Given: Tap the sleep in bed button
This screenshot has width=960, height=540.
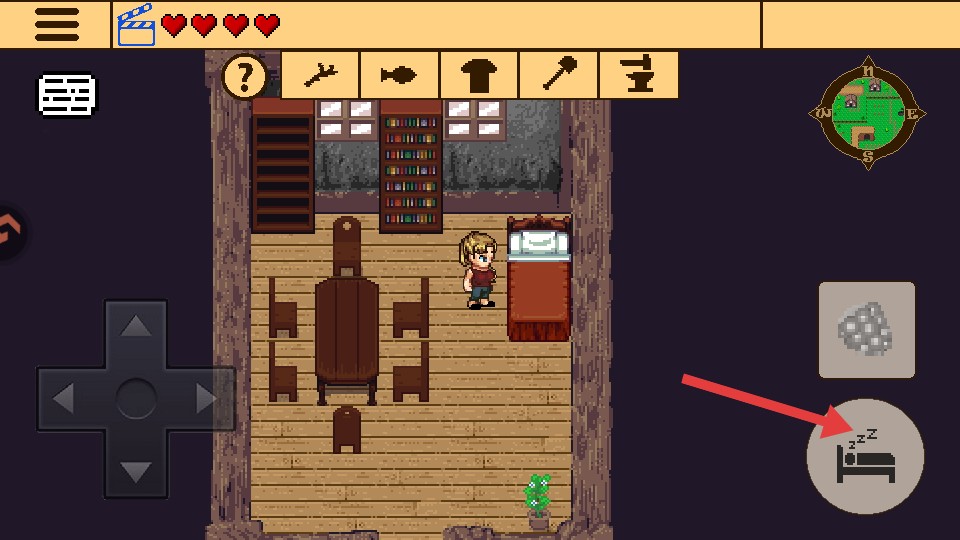Looking at the screenshot, I should tap(865, 457).
